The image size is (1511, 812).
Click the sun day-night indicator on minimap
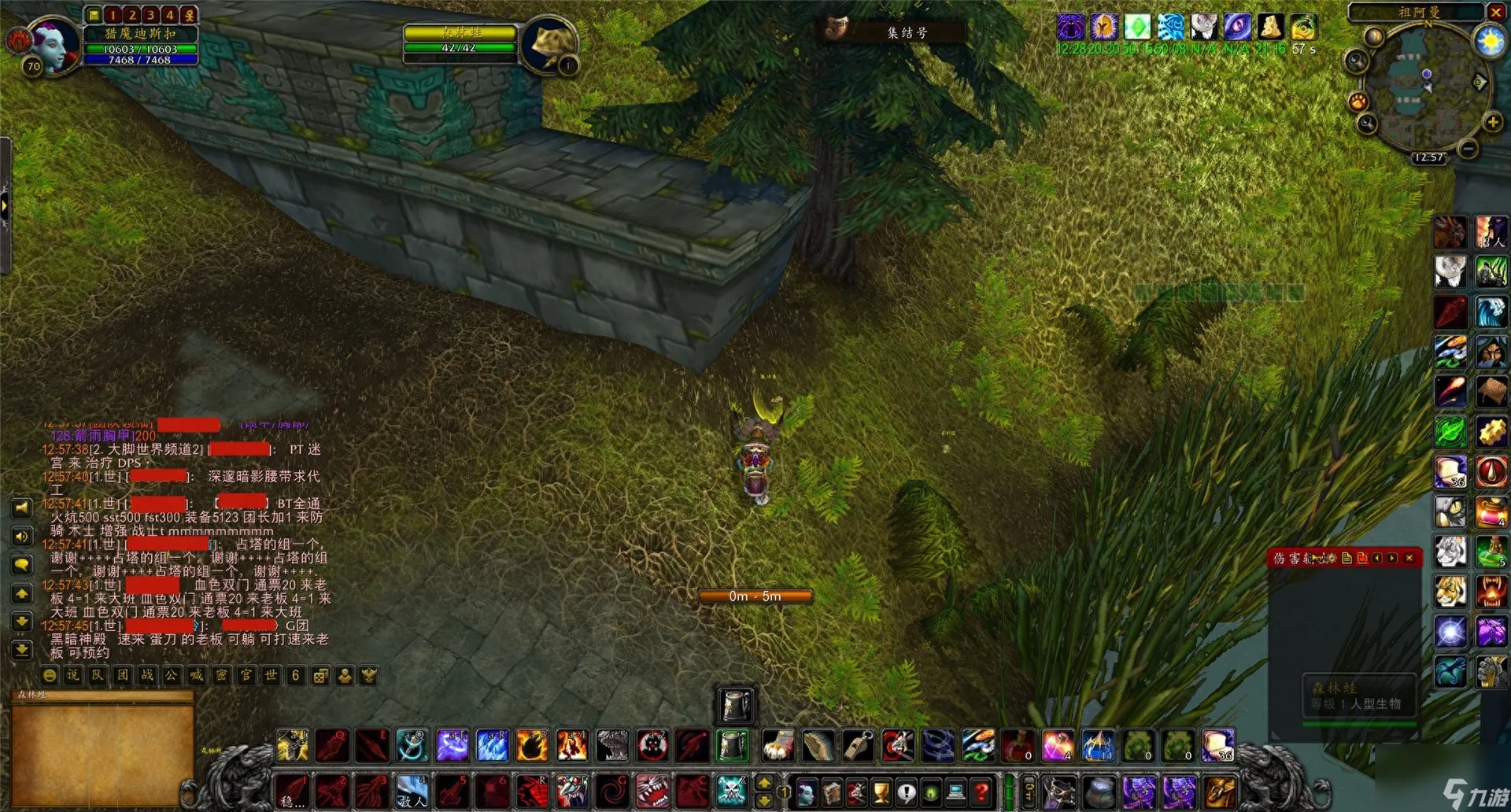pyautogui.click(x=1490, y=40)
